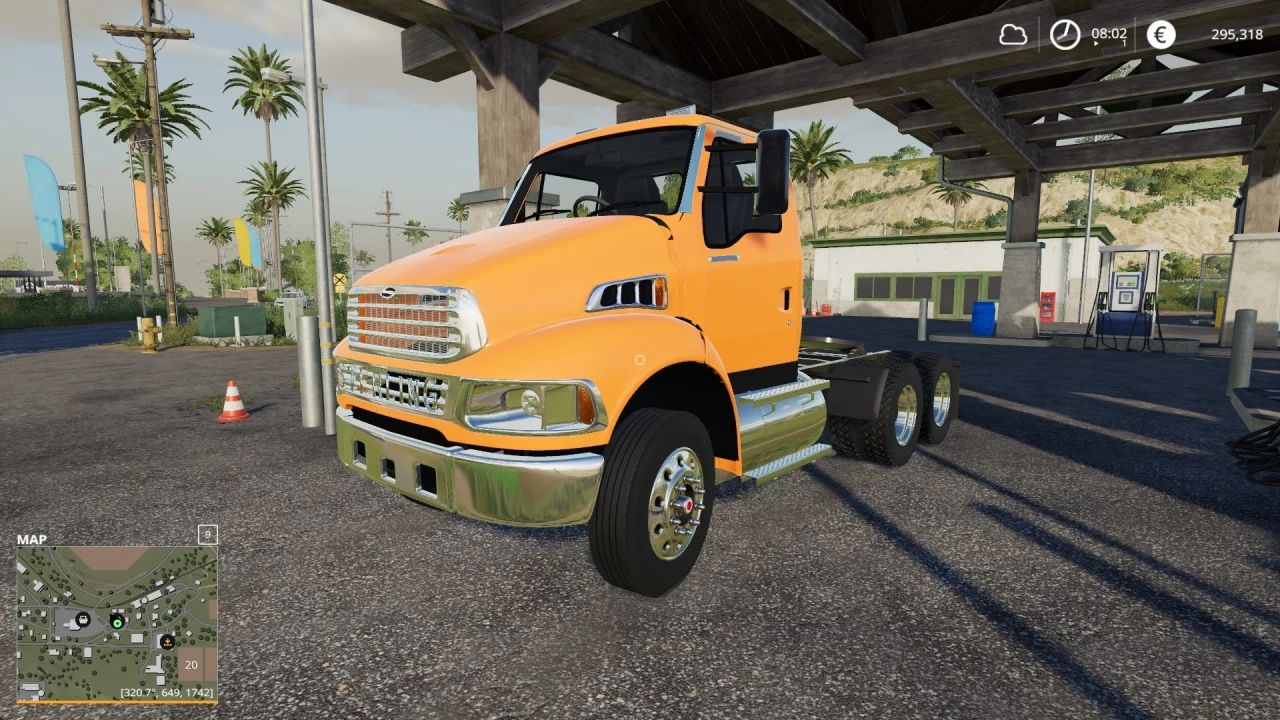Click the shop marker on the minimap
This screenshot has height=720, width=1280.
(x=83, y=620)
